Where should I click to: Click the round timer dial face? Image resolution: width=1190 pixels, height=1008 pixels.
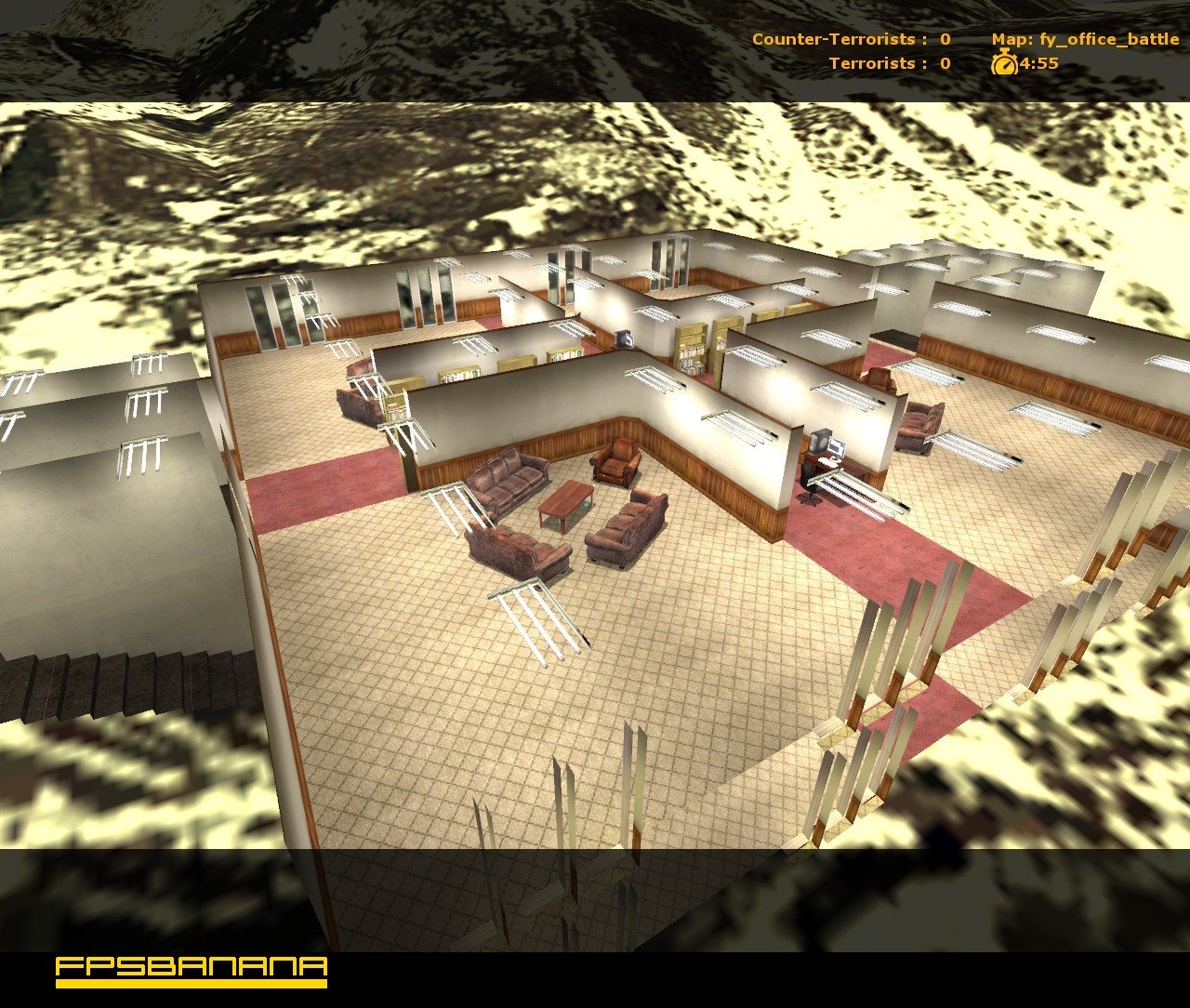1004,67
